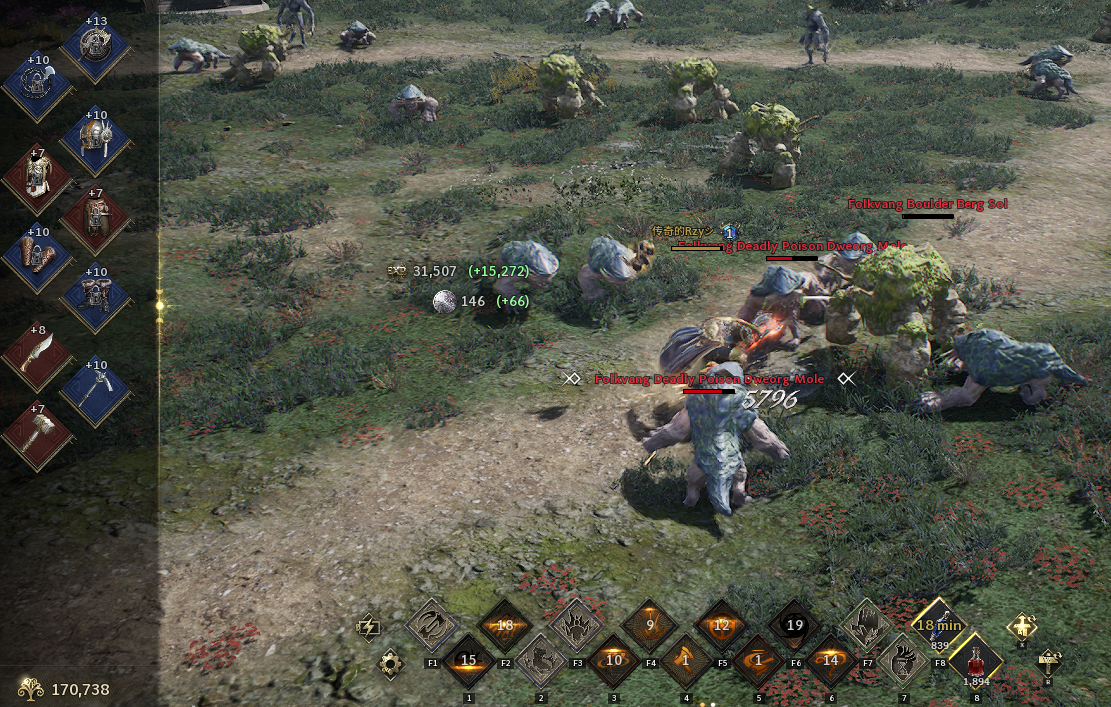Toggle the lightning bolt icon beside hotbar
The width and height of the screenshot is (1111, 707).
tap(368, 626)
